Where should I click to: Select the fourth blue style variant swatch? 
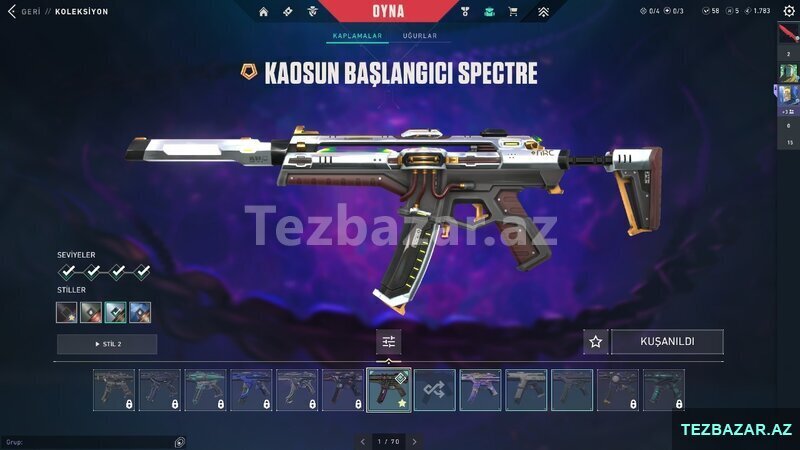(140, 313)
